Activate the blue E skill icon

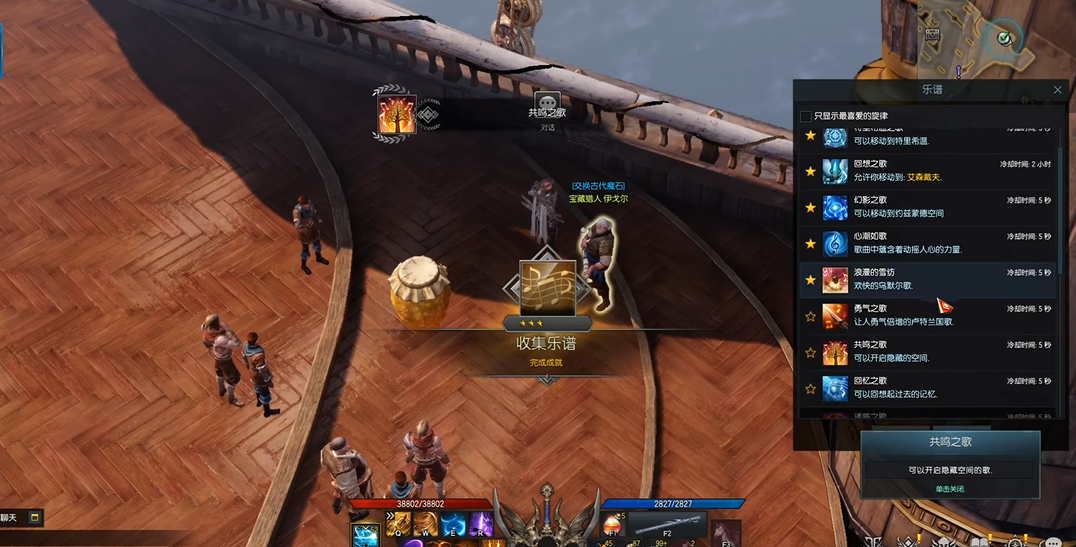tap(453, 524)
